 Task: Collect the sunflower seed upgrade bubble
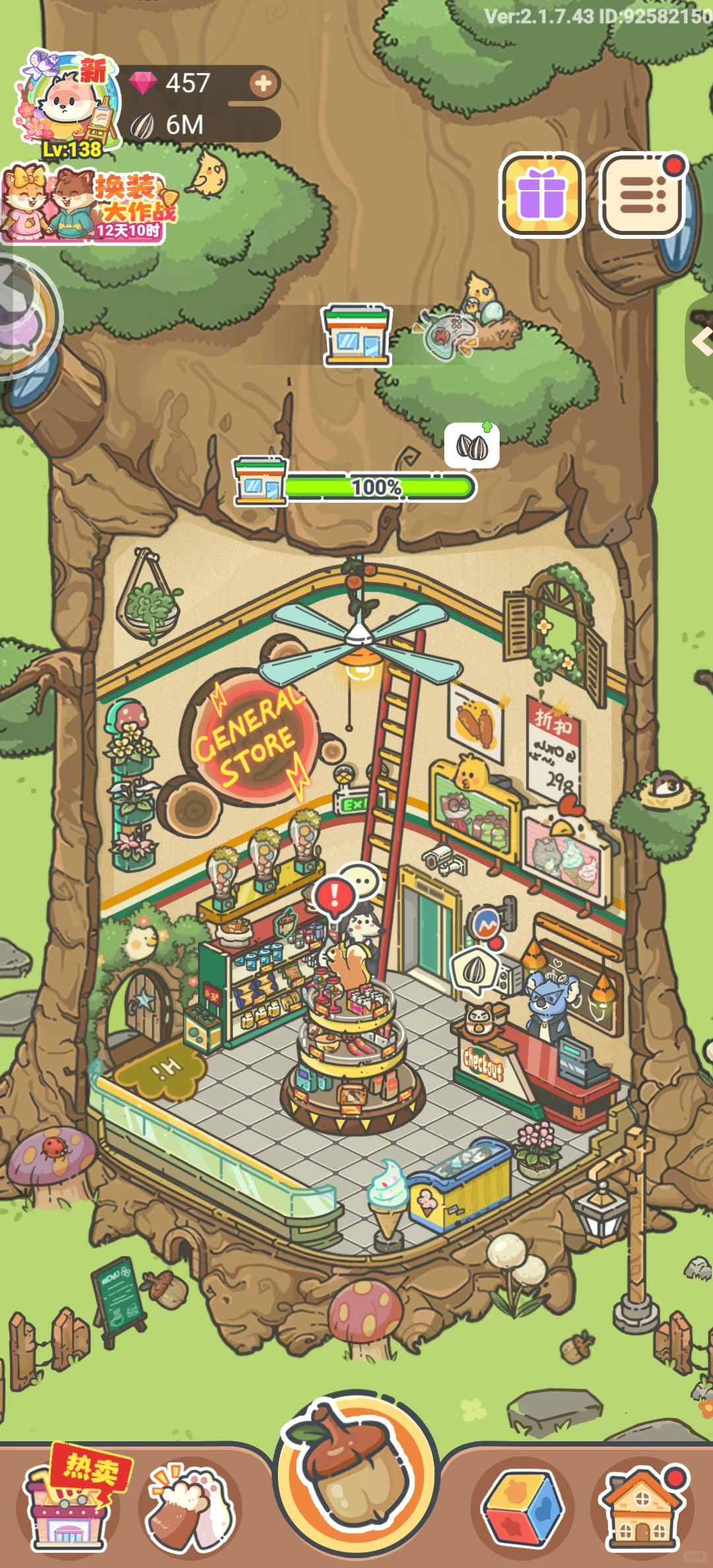[x=471, y=447]
